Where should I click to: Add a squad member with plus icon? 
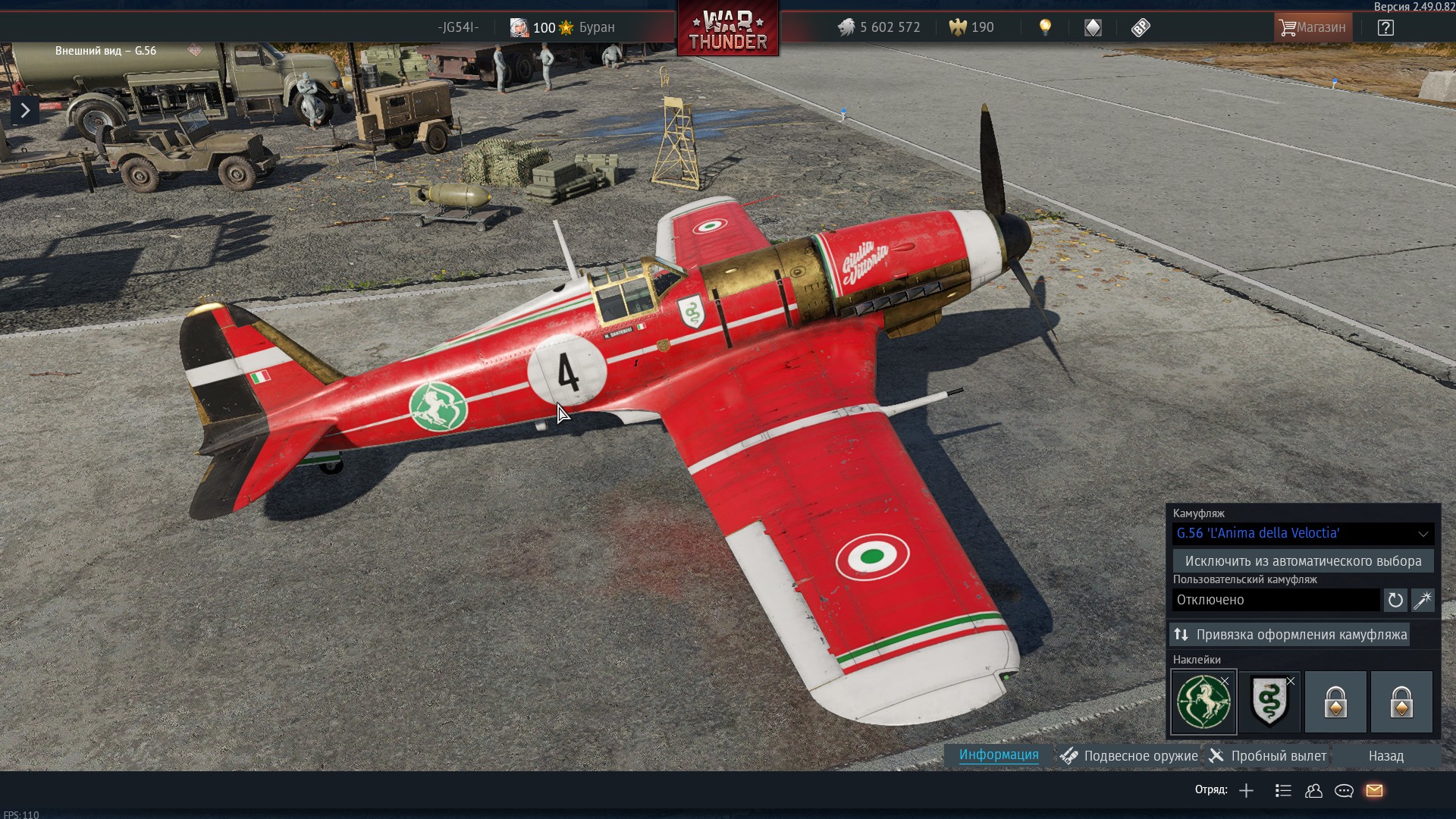(1246, 791)
